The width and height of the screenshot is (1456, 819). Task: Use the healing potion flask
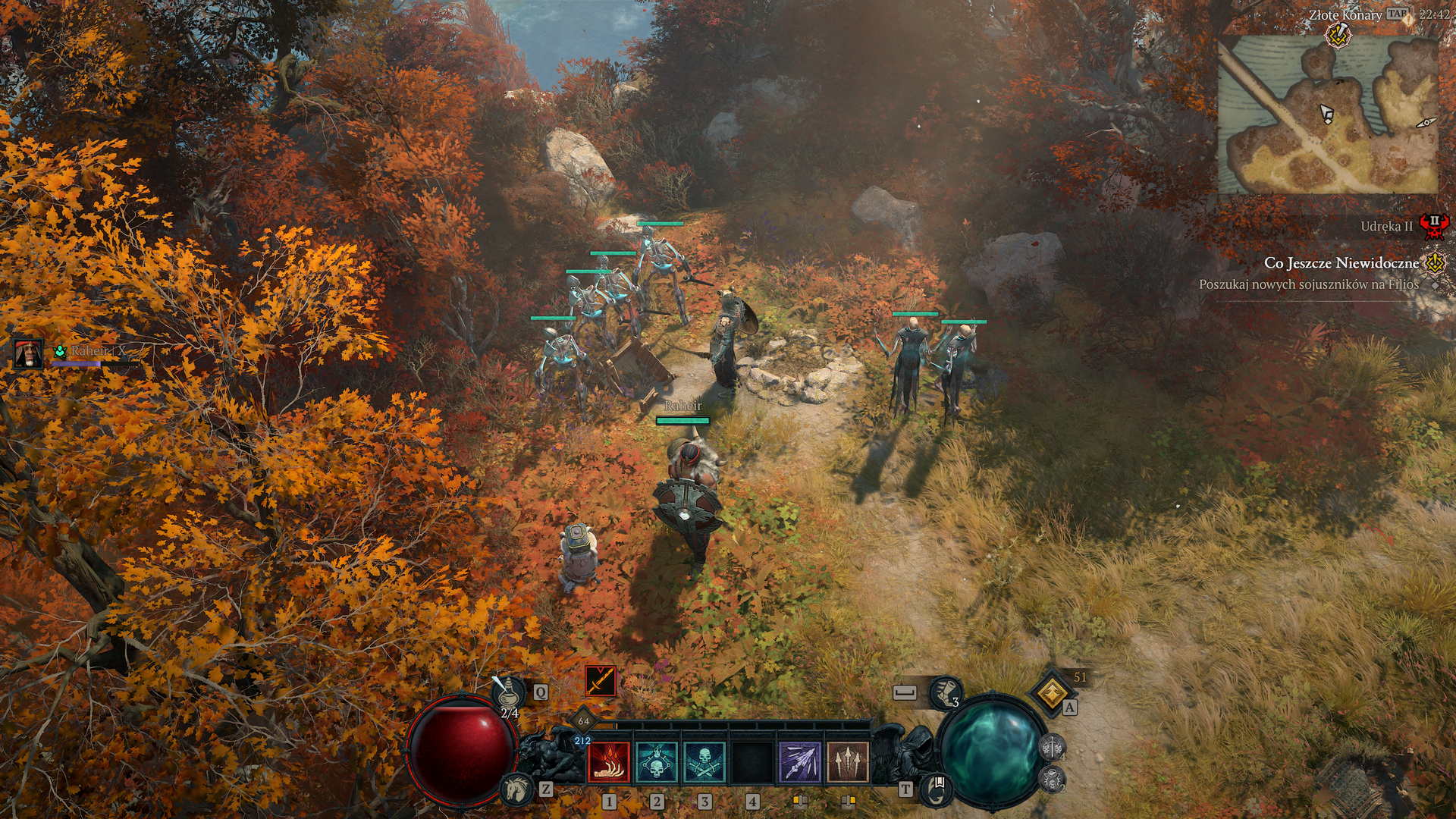[507, 692]
